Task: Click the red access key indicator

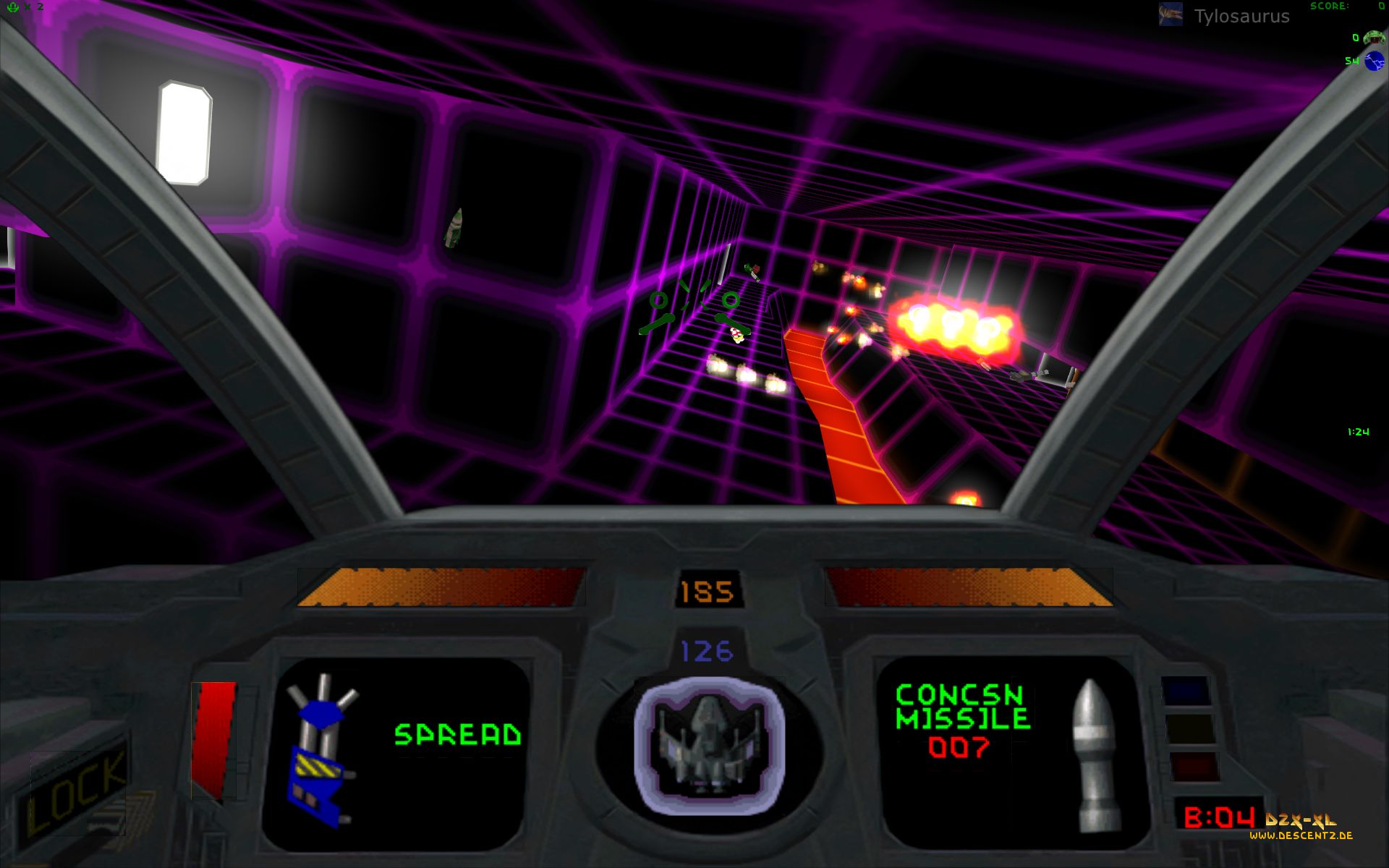Action: [1193, 766]
